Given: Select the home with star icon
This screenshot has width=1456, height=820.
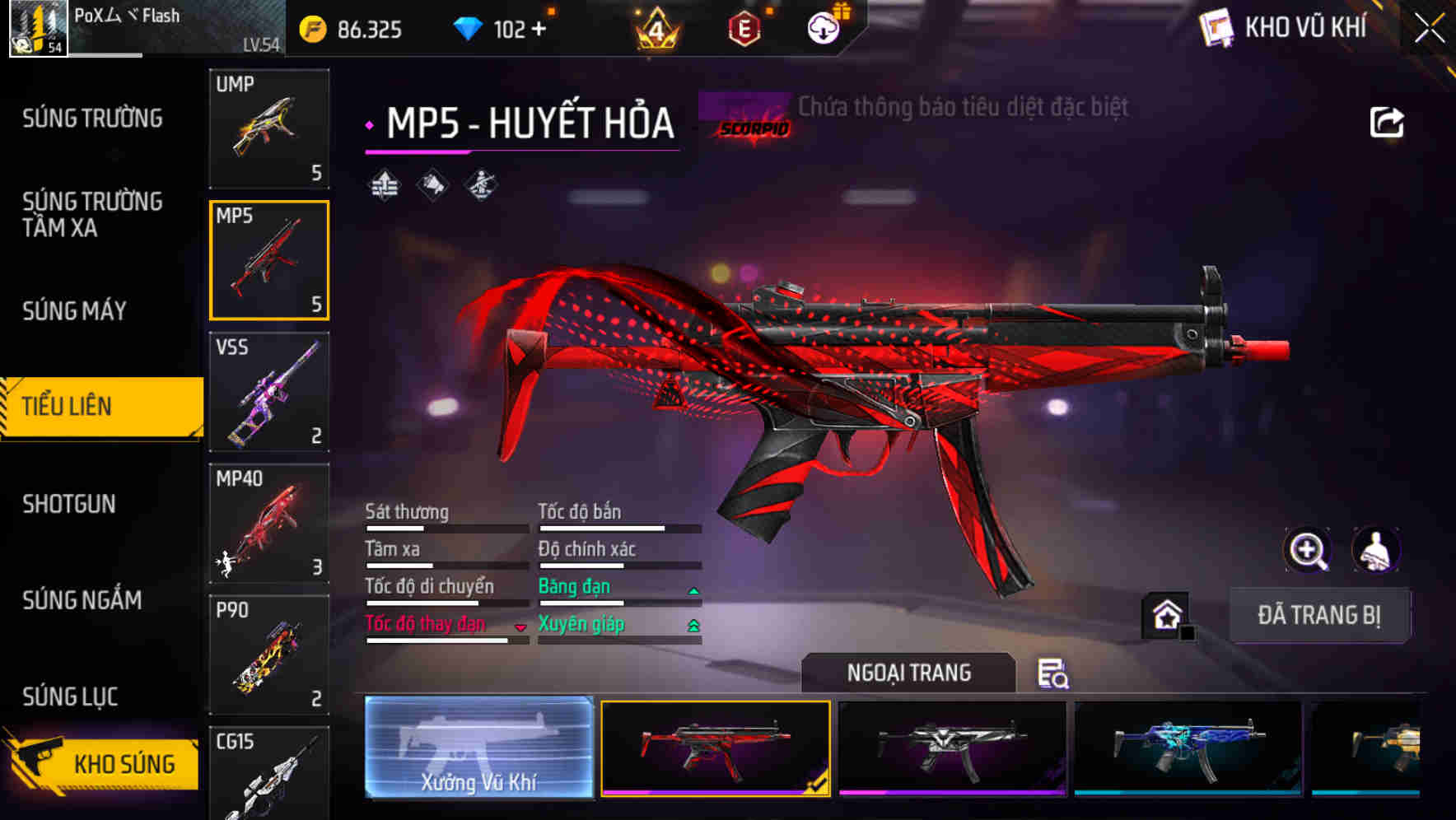Looking at the screenshot, I should coord(1164,614).
